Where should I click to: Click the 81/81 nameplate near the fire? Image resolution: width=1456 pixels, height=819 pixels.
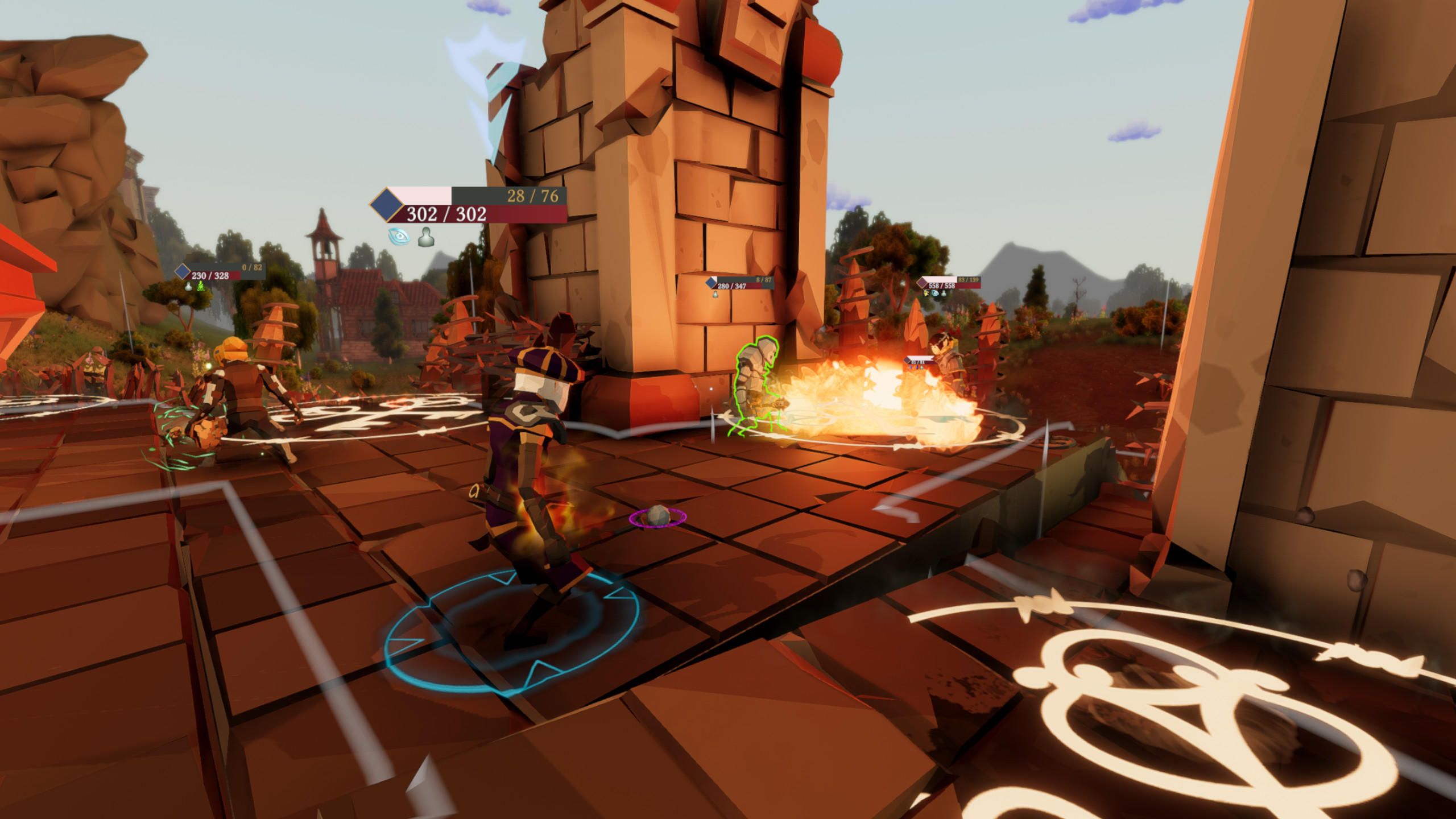(917, 362)
